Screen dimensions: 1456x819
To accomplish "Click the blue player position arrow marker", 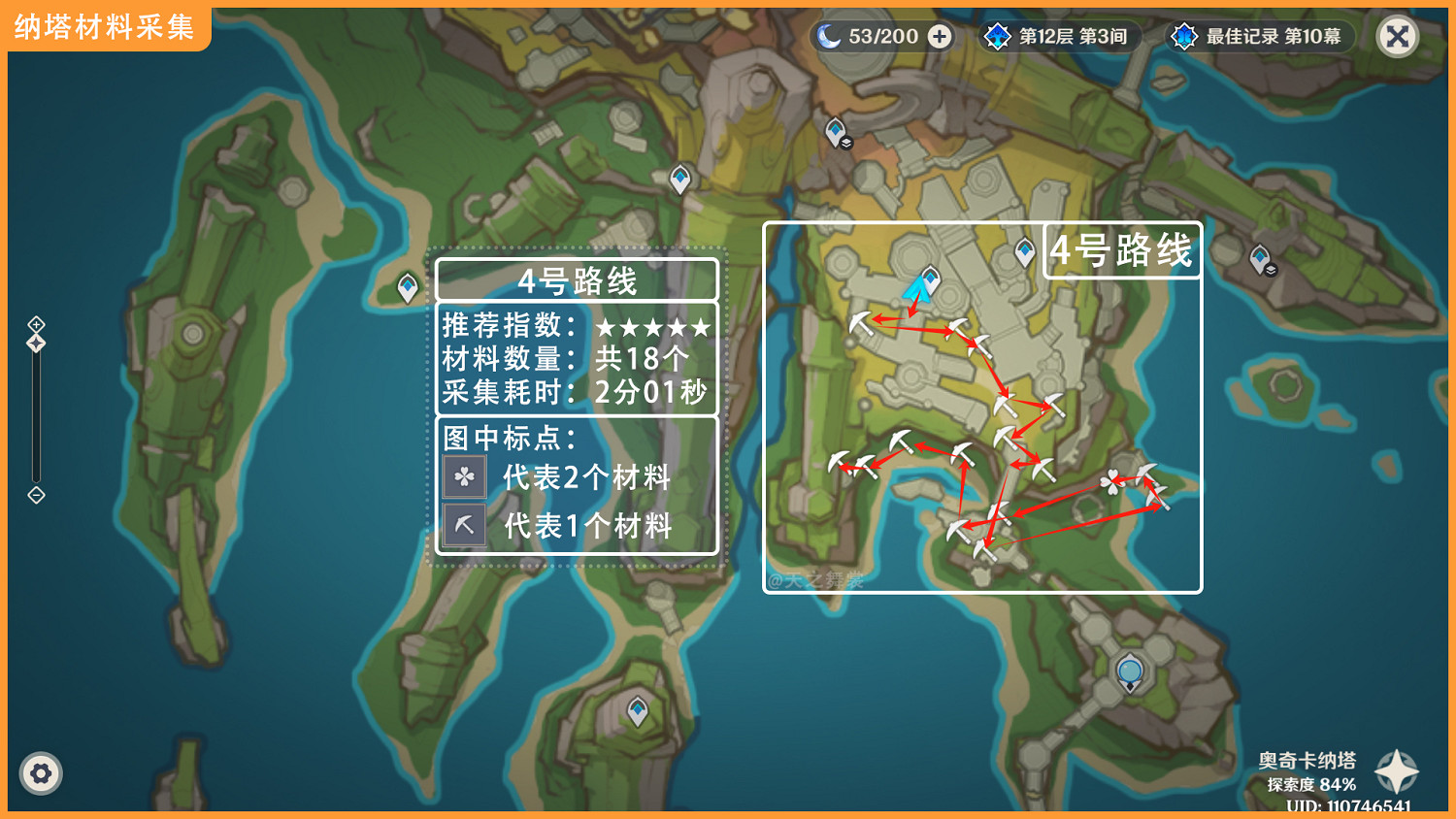I will [x=916, y=291].
